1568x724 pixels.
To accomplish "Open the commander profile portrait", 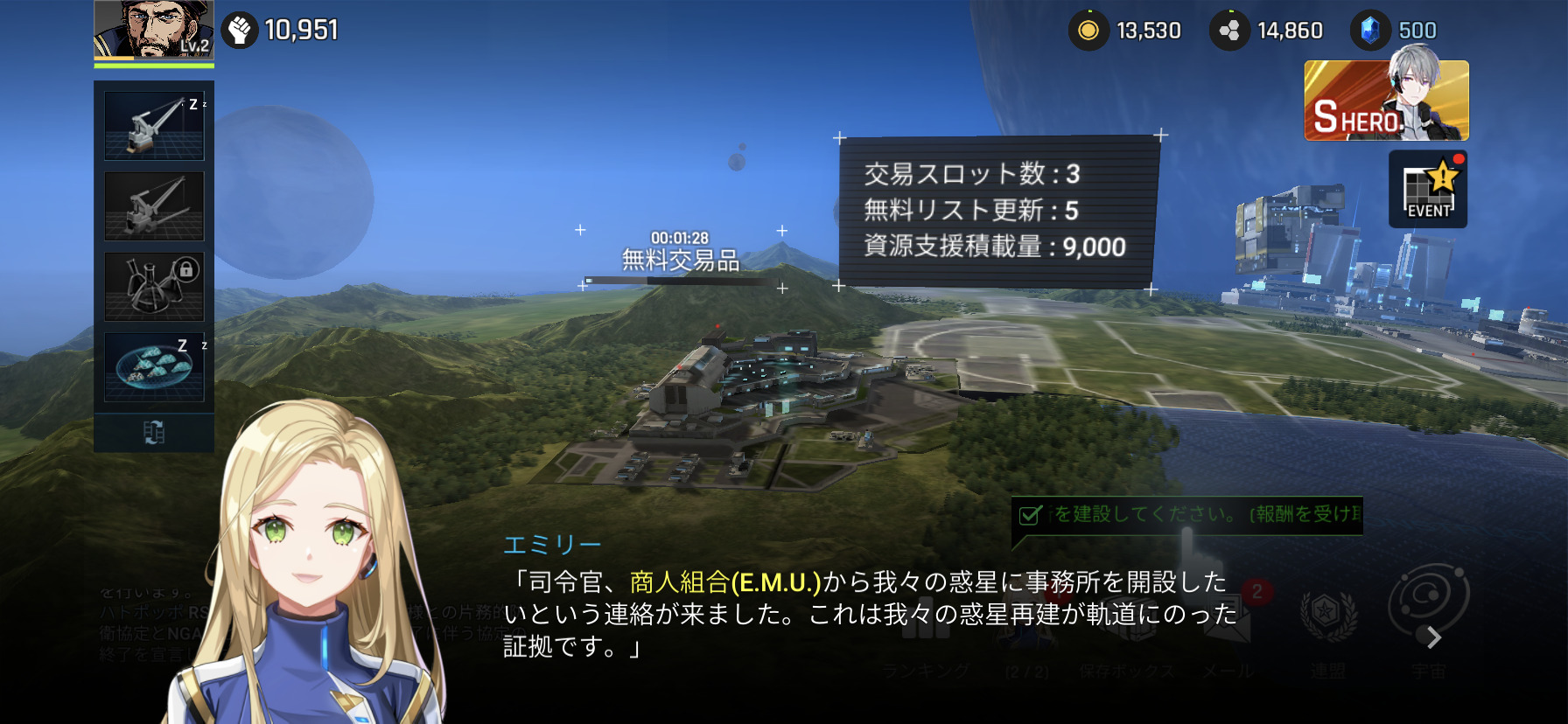I will click(x=153, y=31).
